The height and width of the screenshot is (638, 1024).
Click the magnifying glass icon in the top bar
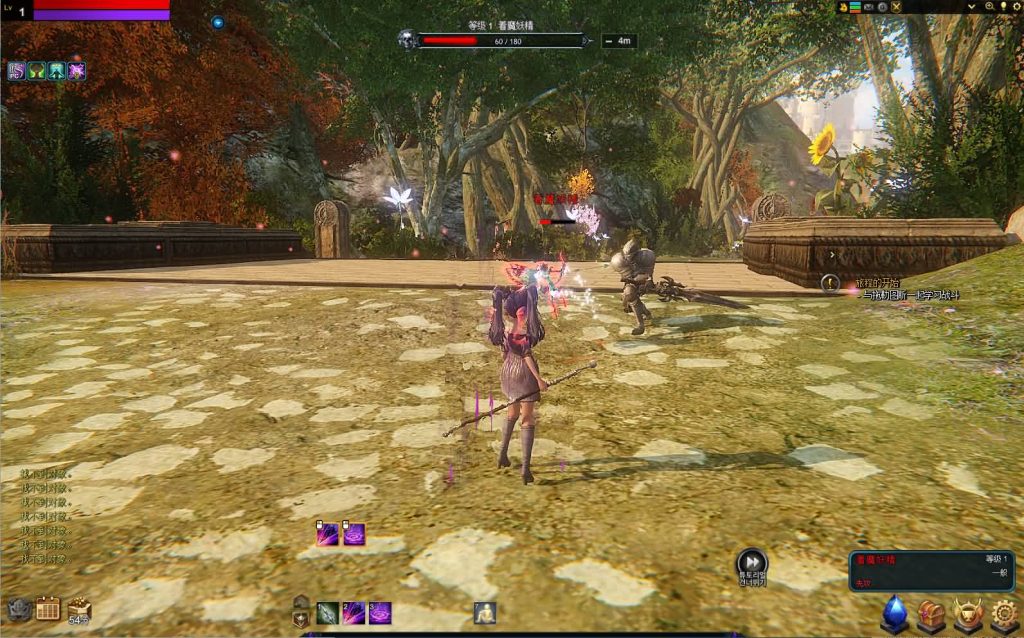tap(988, 7)
